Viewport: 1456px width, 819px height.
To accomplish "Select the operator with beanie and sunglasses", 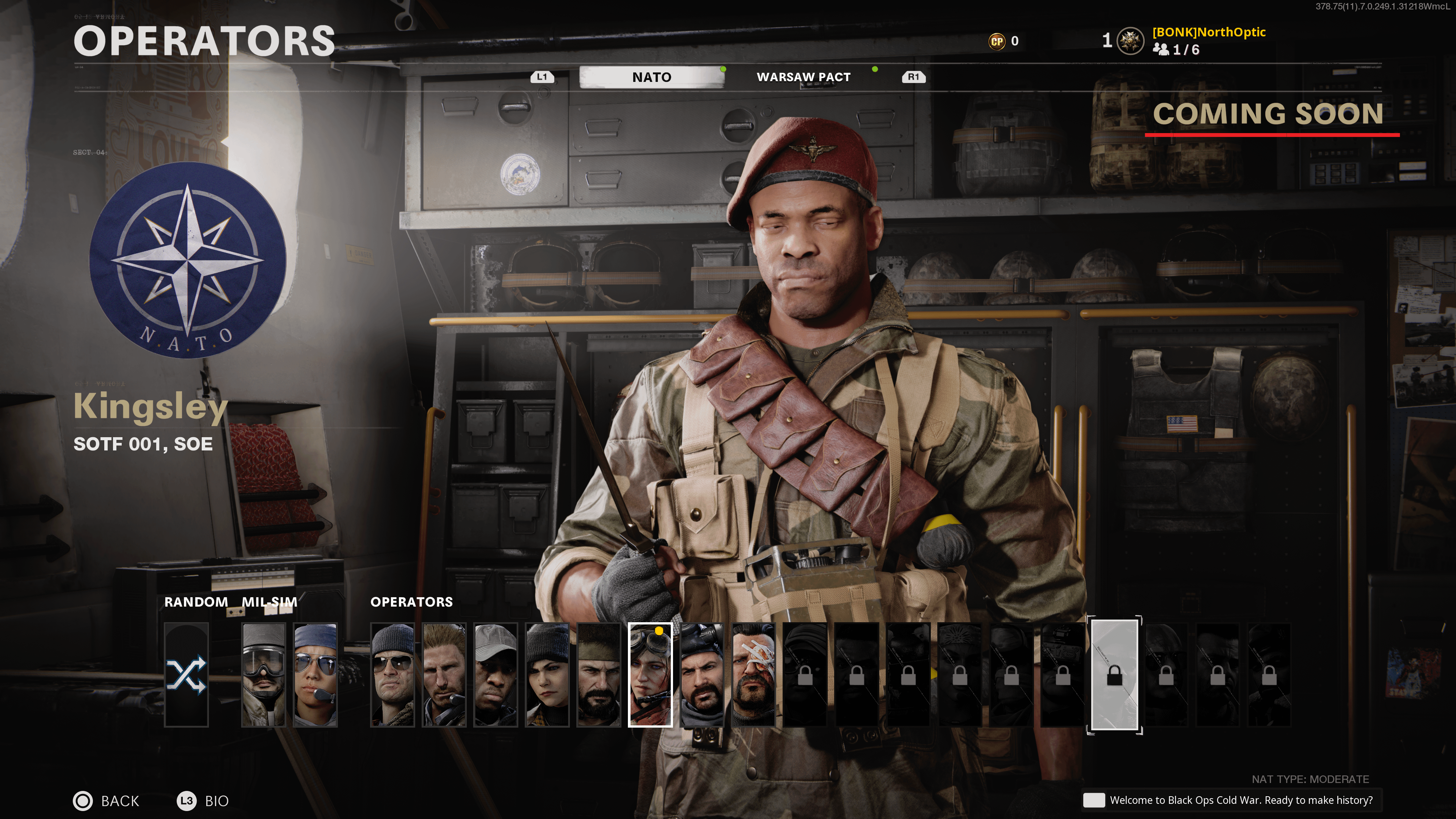I will click(x=392, y=674).
